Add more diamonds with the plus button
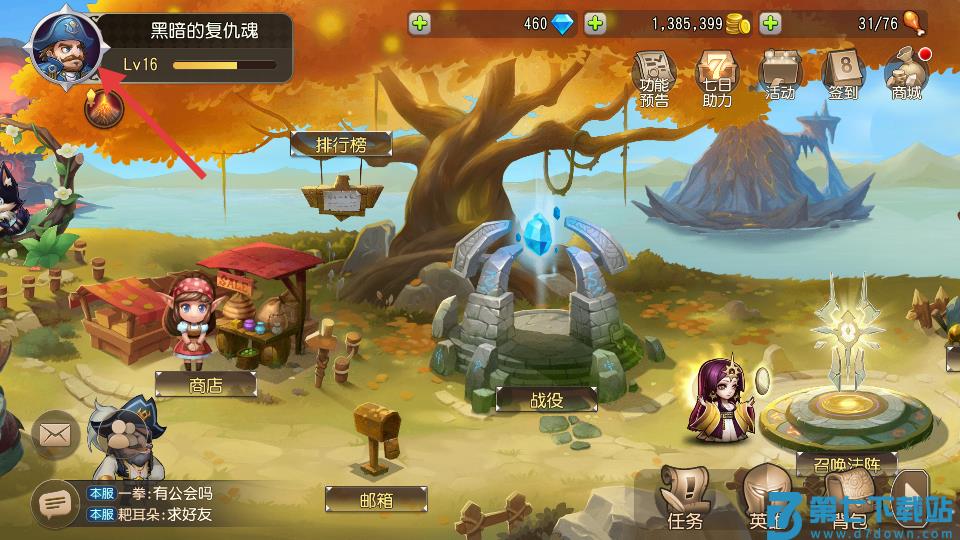This screenshot has width=960, height=540. coord(420,23)
